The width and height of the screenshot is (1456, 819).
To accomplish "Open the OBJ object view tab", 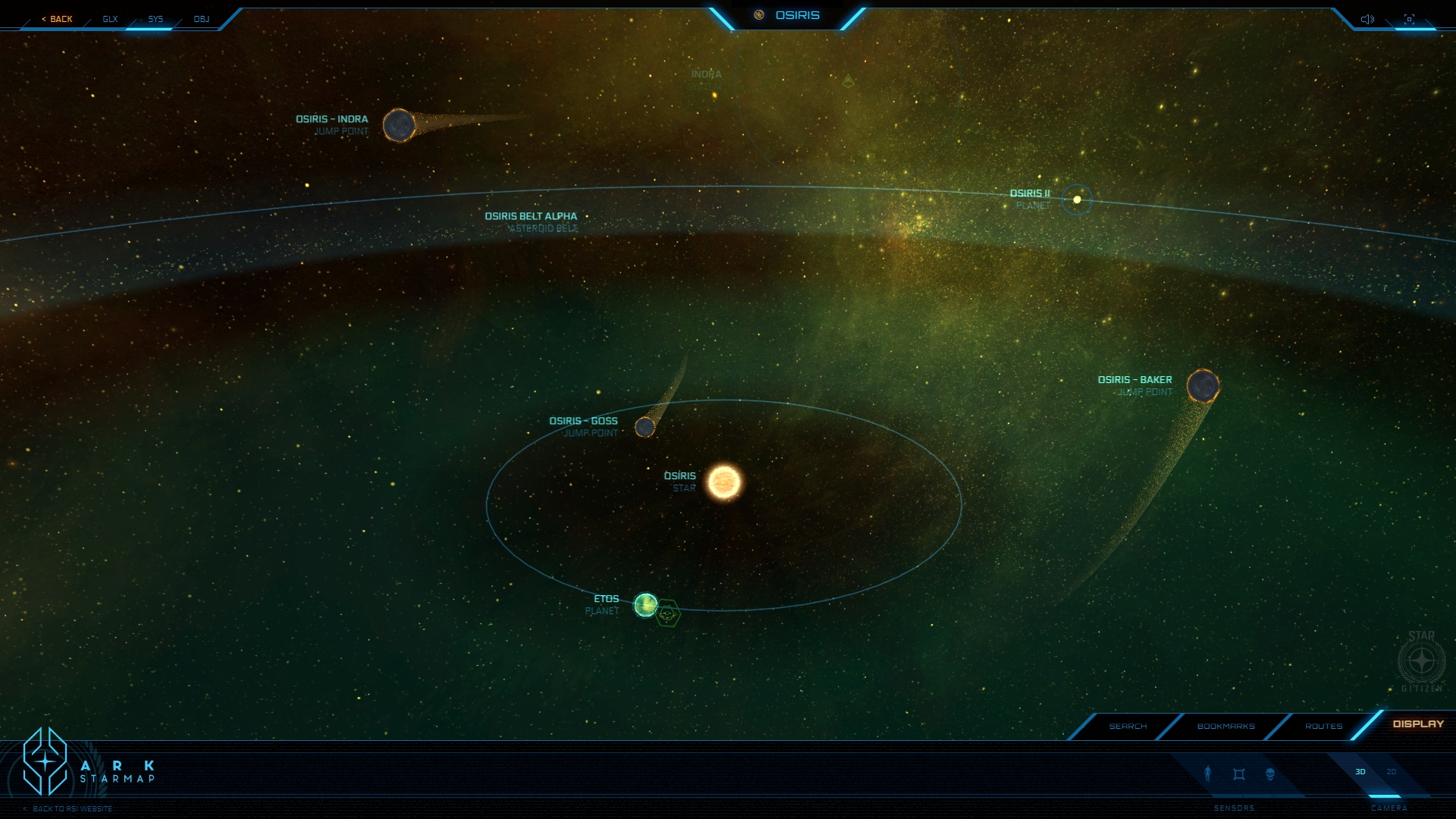I will click(x=201, y=19).
